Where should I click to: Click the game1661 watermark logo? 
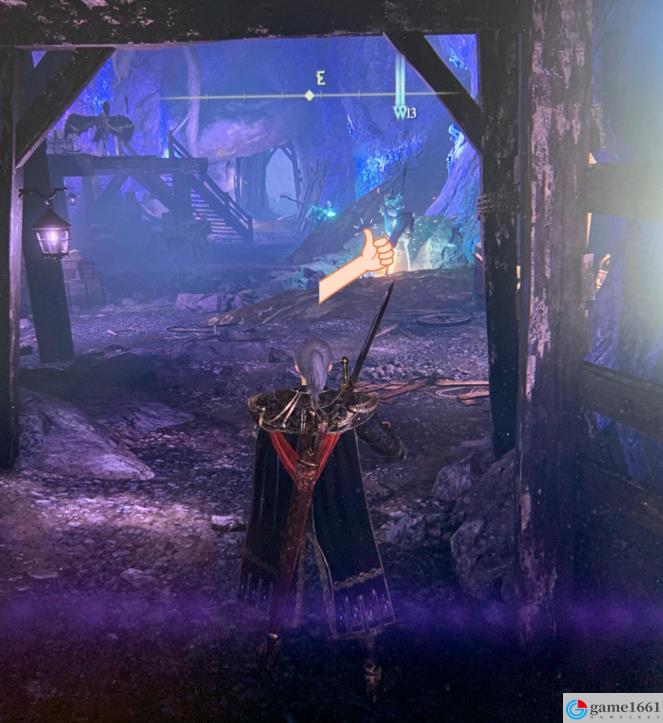tap(577, 709)
